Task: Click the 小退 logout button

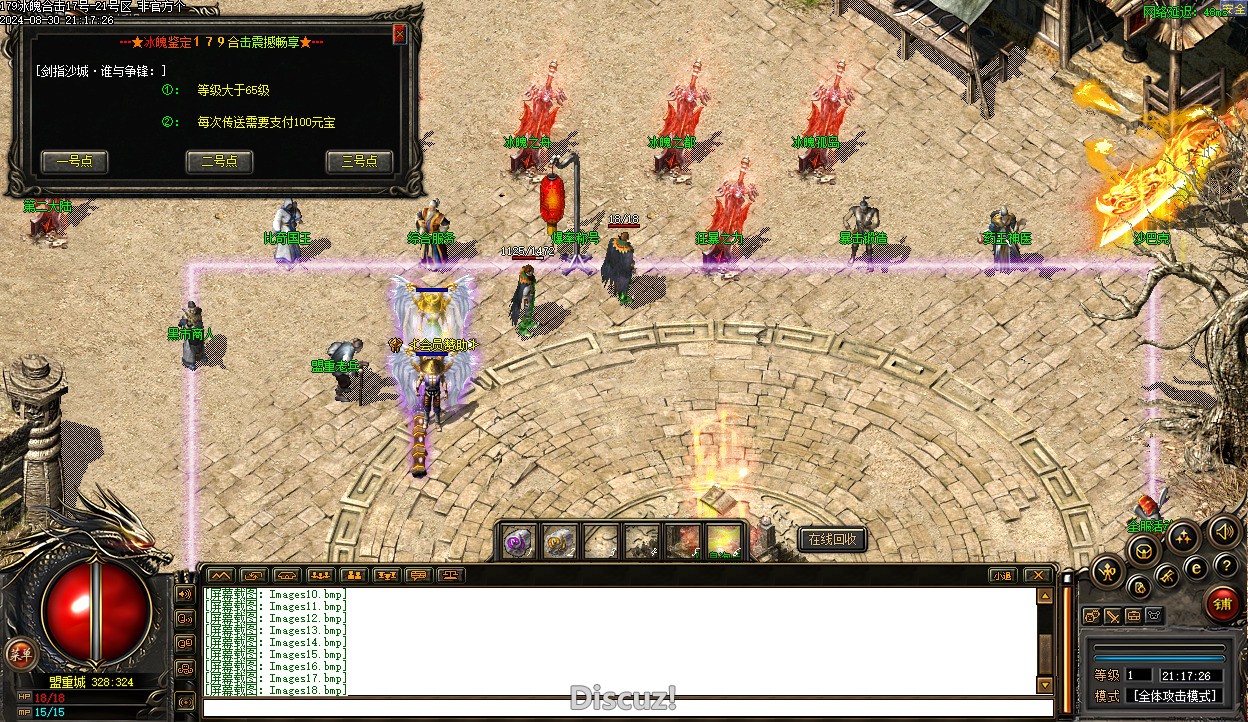Action: point(1003,575)
